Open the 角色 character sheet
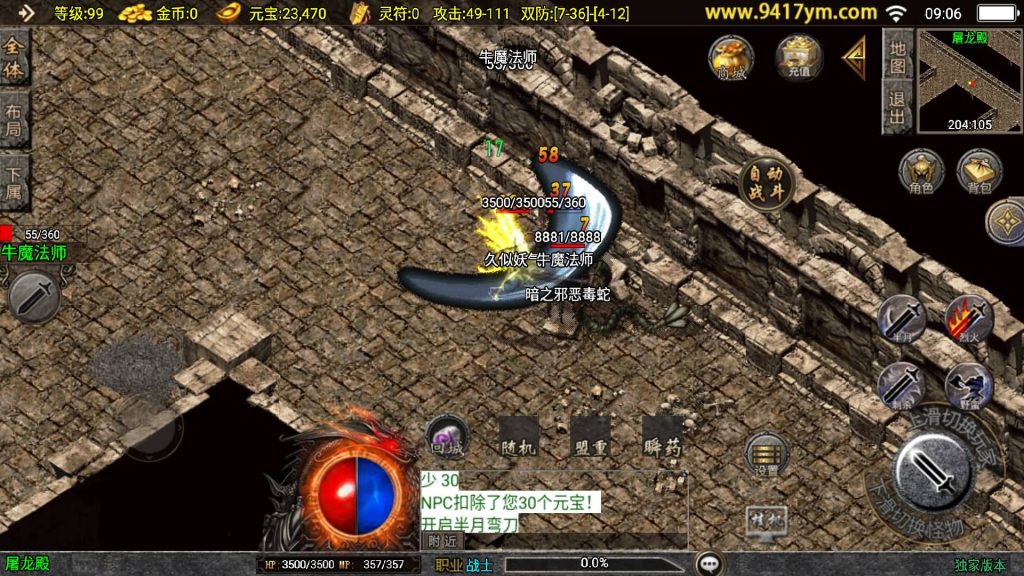This screenshot has width=1024, height=576. click(x=920, y=172)
